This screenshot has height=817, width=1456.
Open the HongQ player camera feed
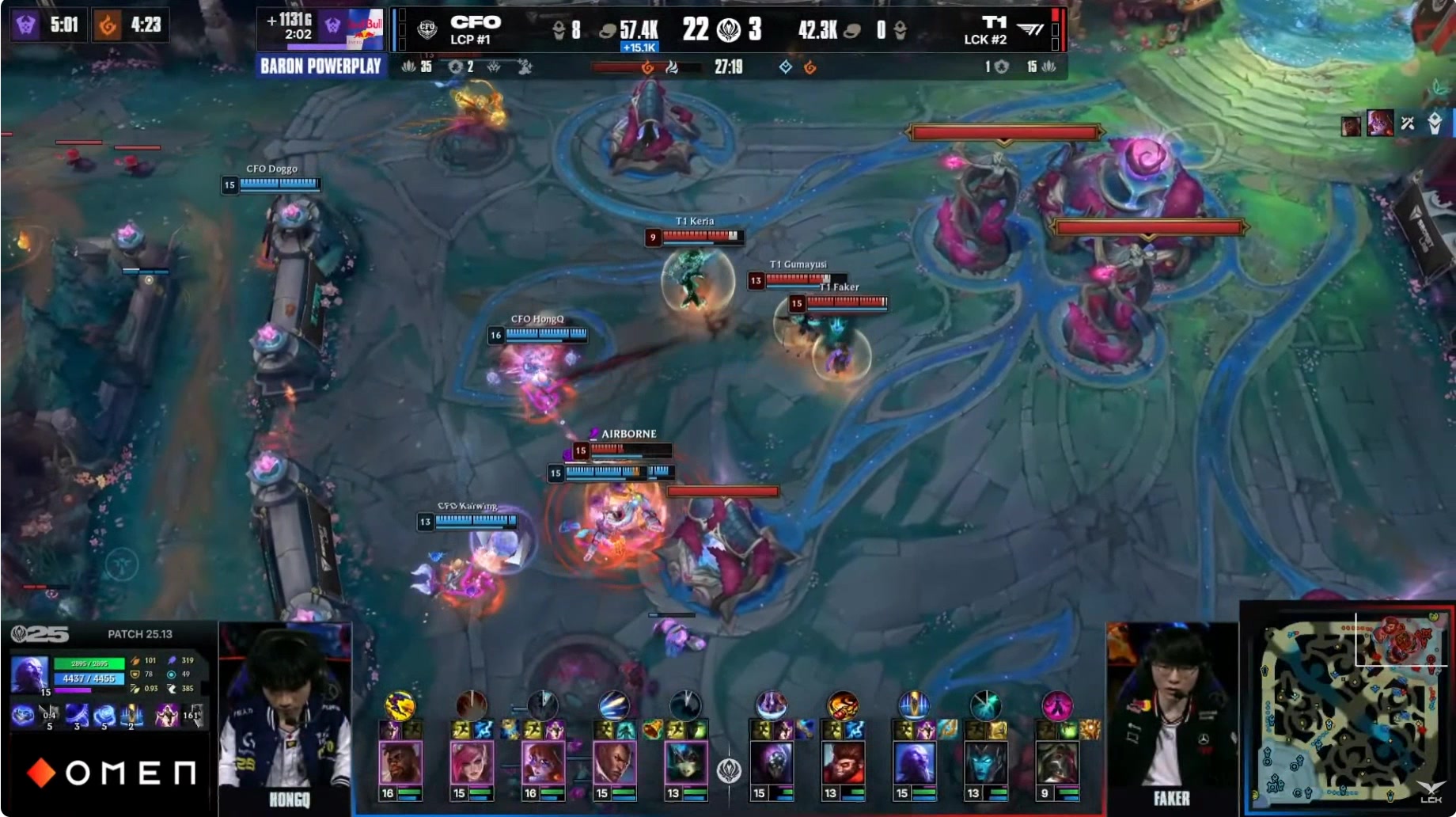tap(285, 712)
